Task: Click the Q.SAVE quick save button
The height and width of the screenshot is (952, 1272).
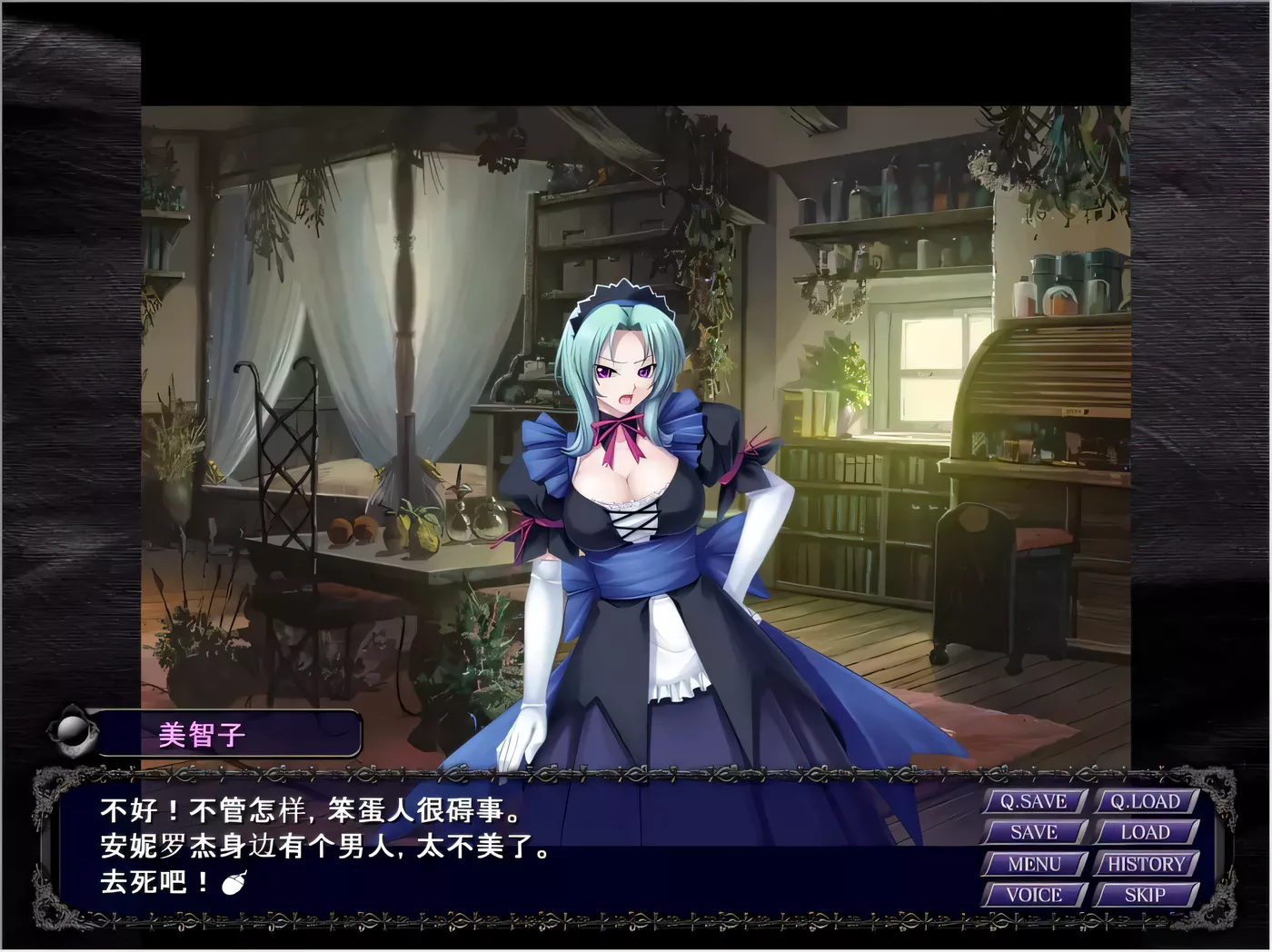Action: [1034, 803]
